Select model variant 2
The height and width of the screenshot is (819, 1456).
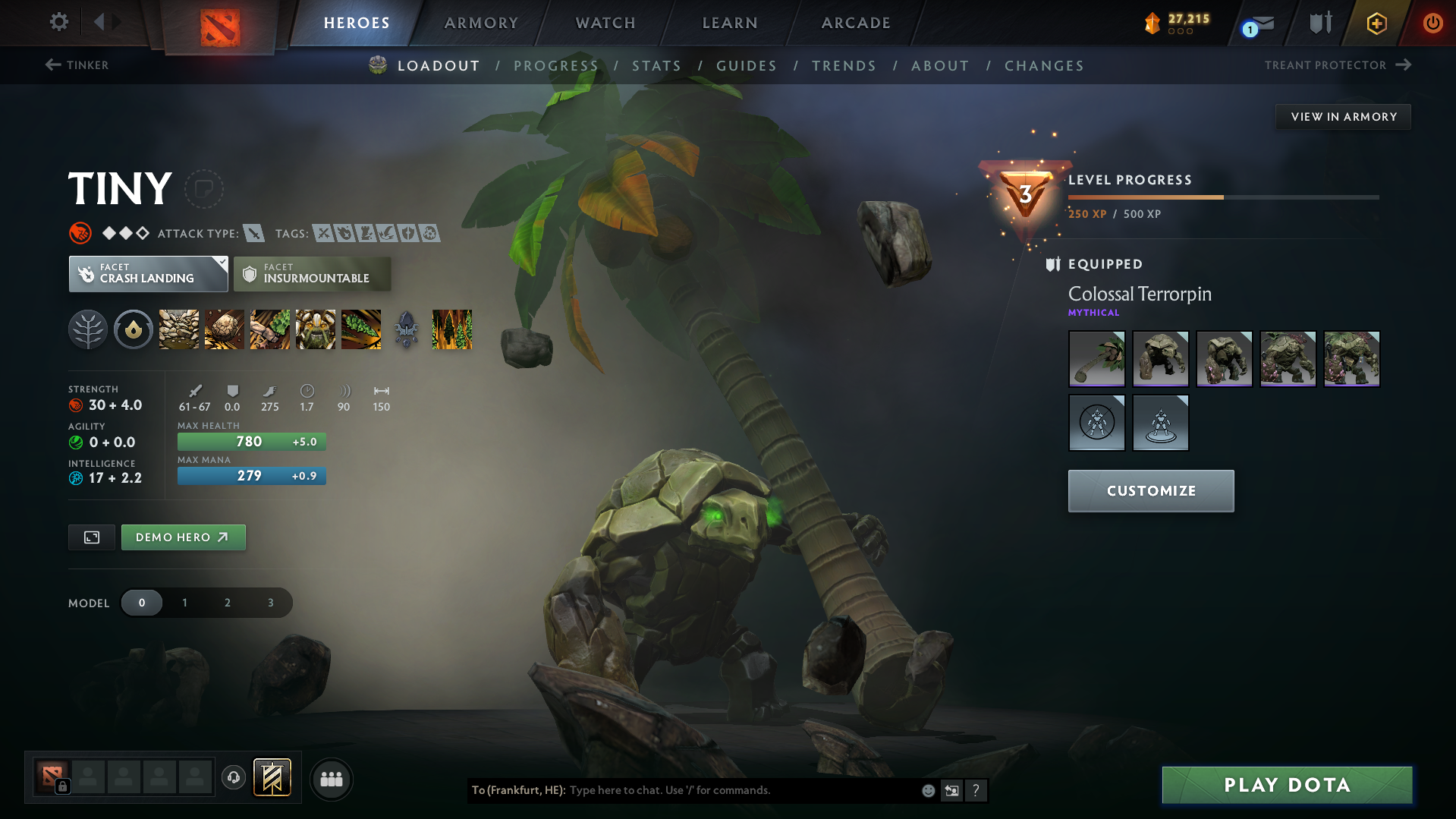tap(228, 603)
